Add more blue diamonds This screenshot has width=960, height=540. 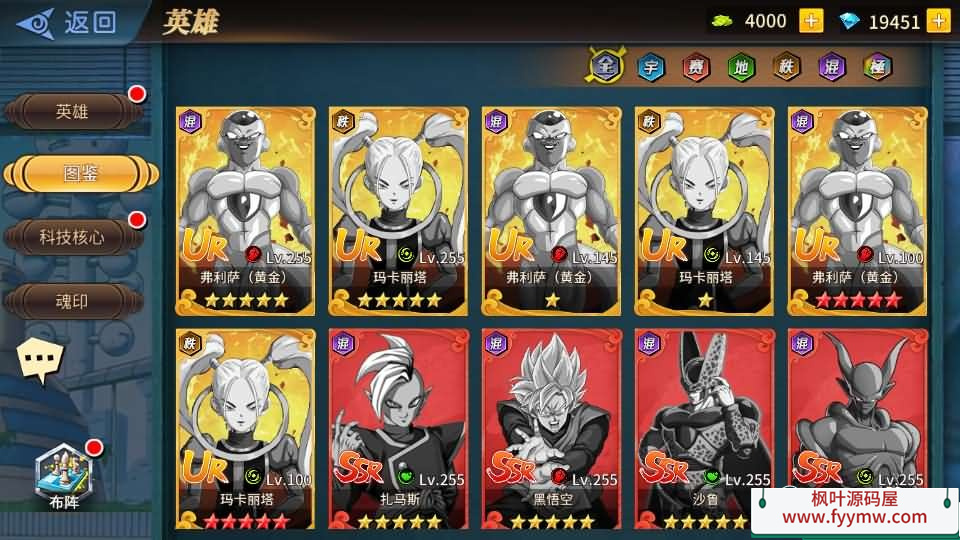click(938, 20)
